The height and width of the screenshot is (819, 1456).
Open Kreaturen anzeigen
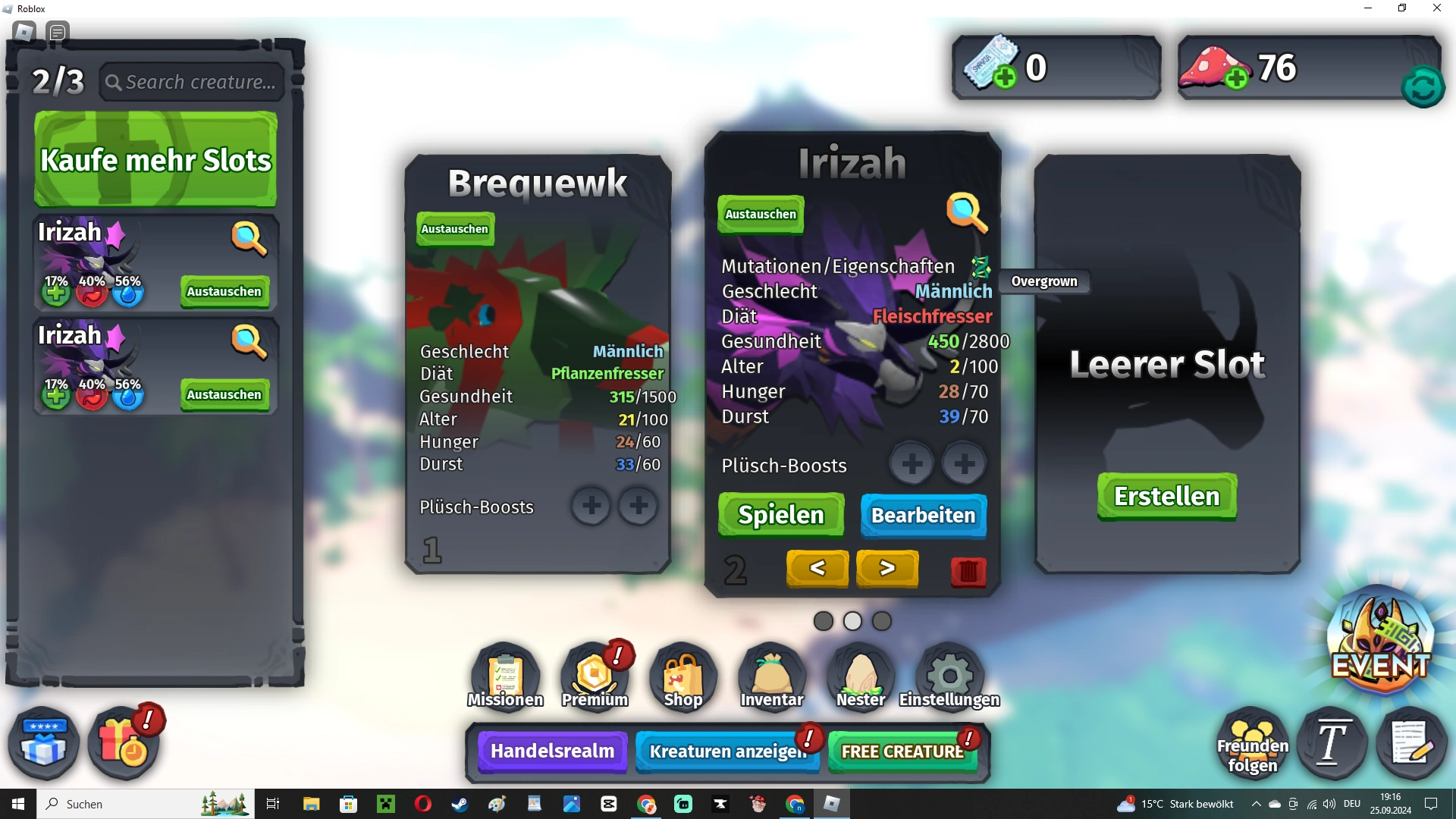click(726, 752)
